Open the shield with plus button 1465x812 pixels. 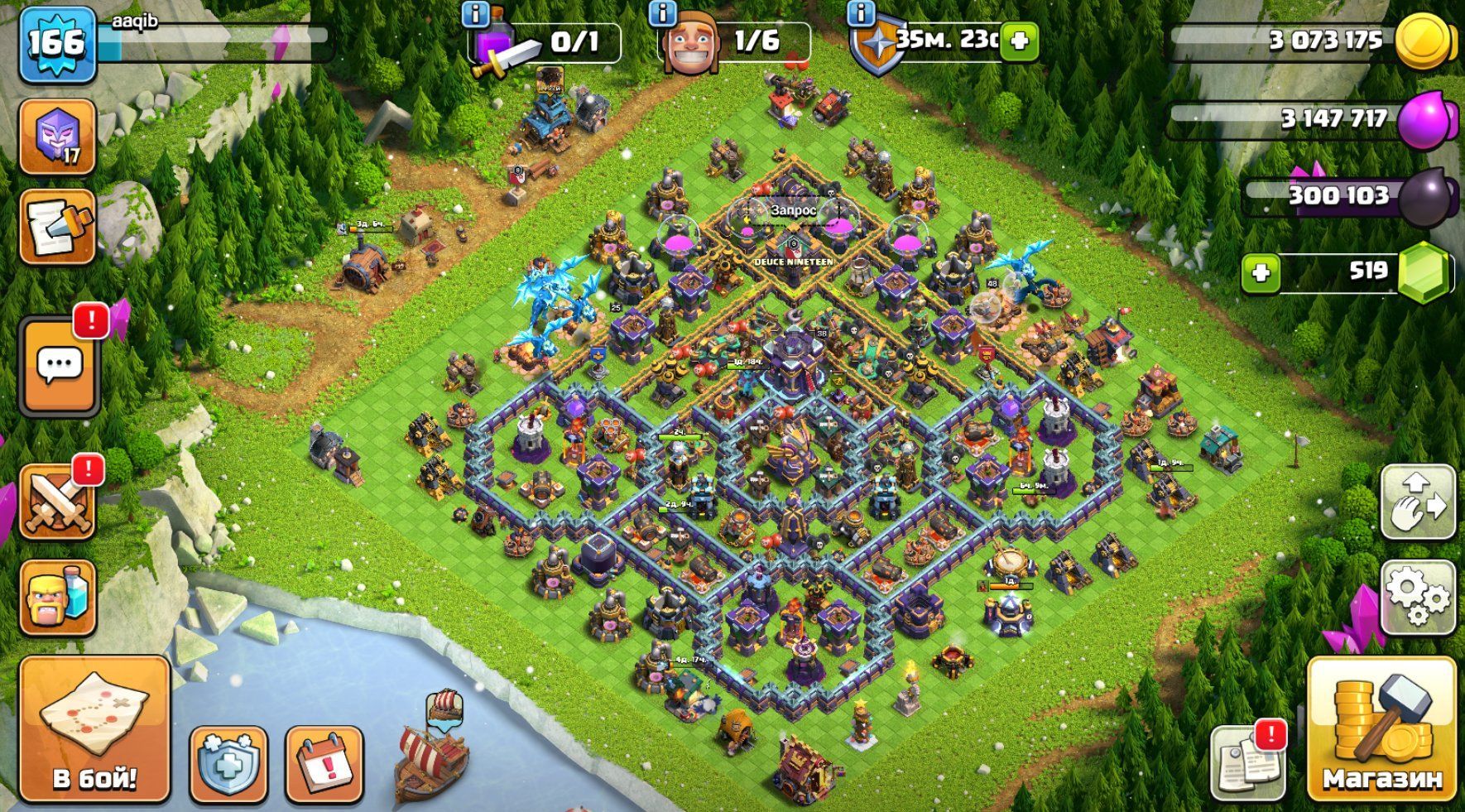tap(228, 764)
